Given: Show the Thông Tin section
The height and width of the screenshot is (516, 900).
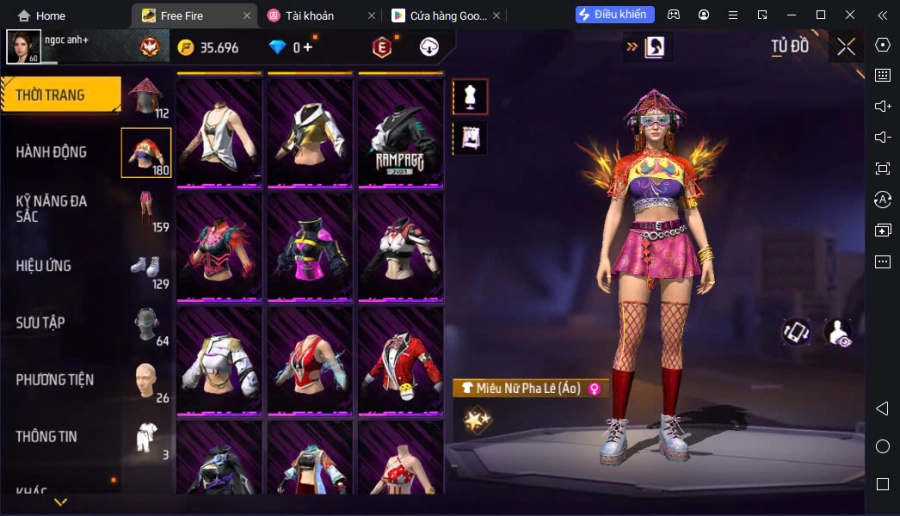Looking at the screenshot, I should coord(47,437).
